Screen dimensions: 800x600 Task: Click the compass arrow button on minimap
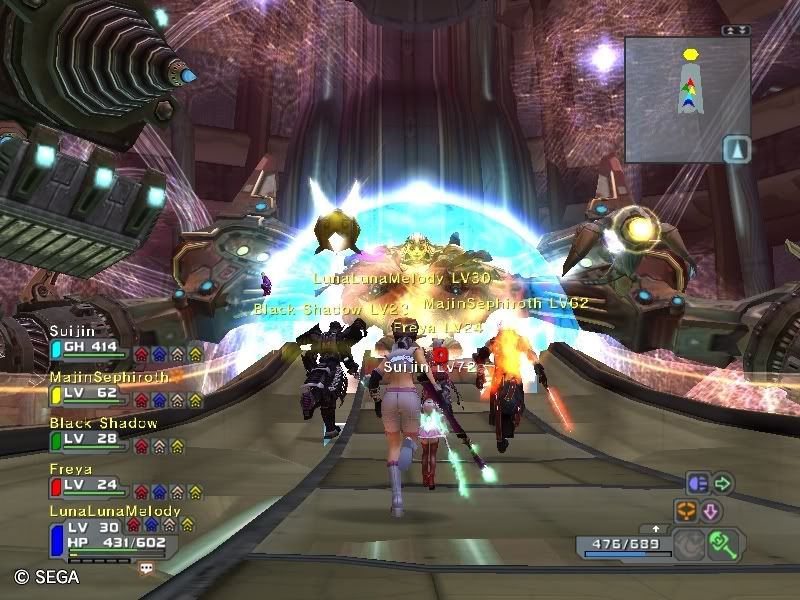pos(735,149)
